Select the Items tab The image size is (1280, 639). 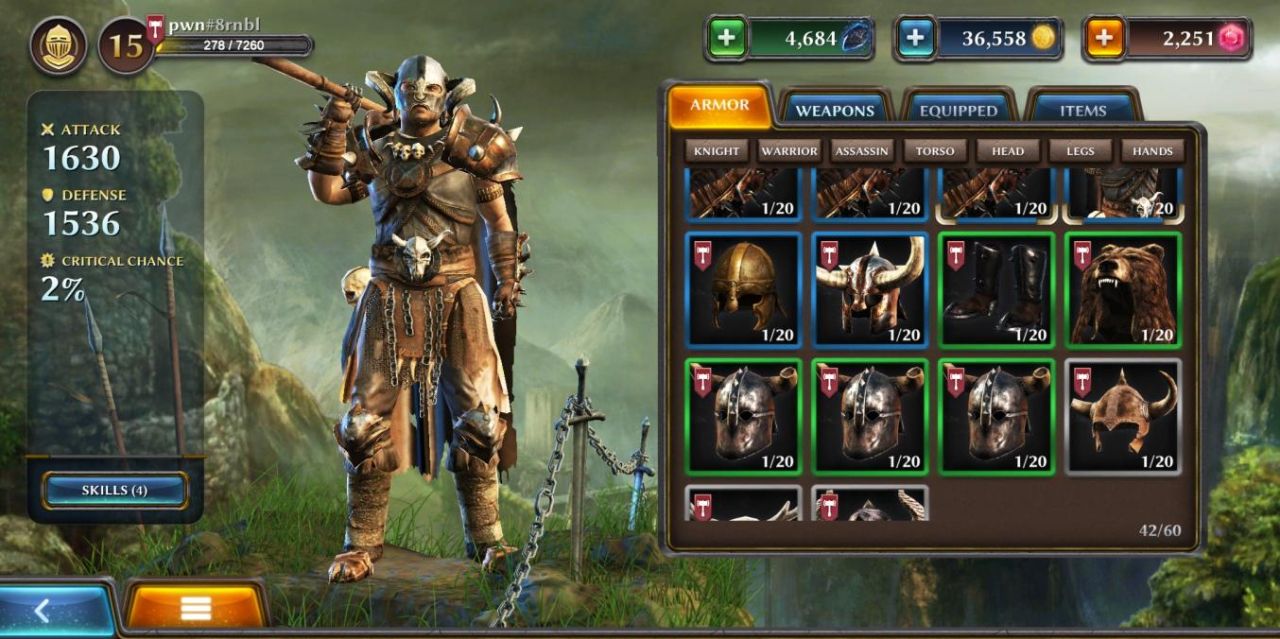tap(1083, 110)
